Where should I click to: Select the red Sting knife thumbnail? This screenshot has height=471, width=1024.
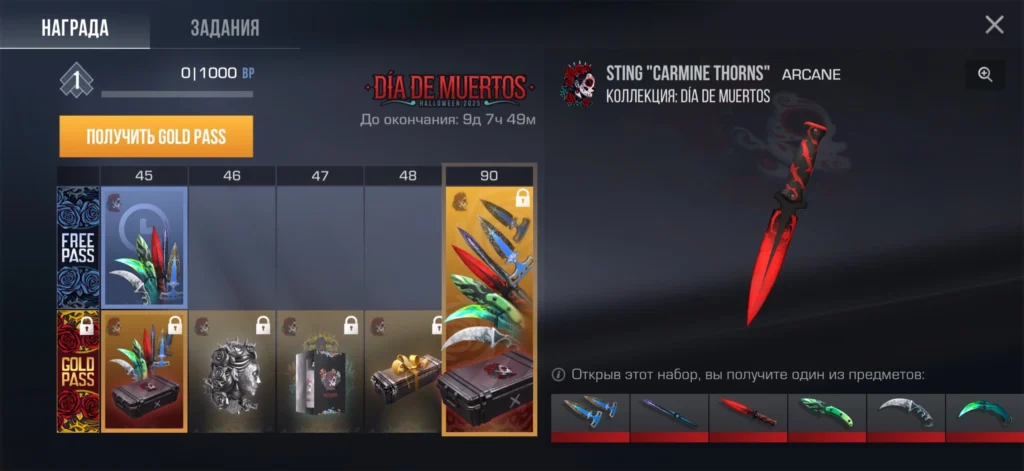point(748,413)
